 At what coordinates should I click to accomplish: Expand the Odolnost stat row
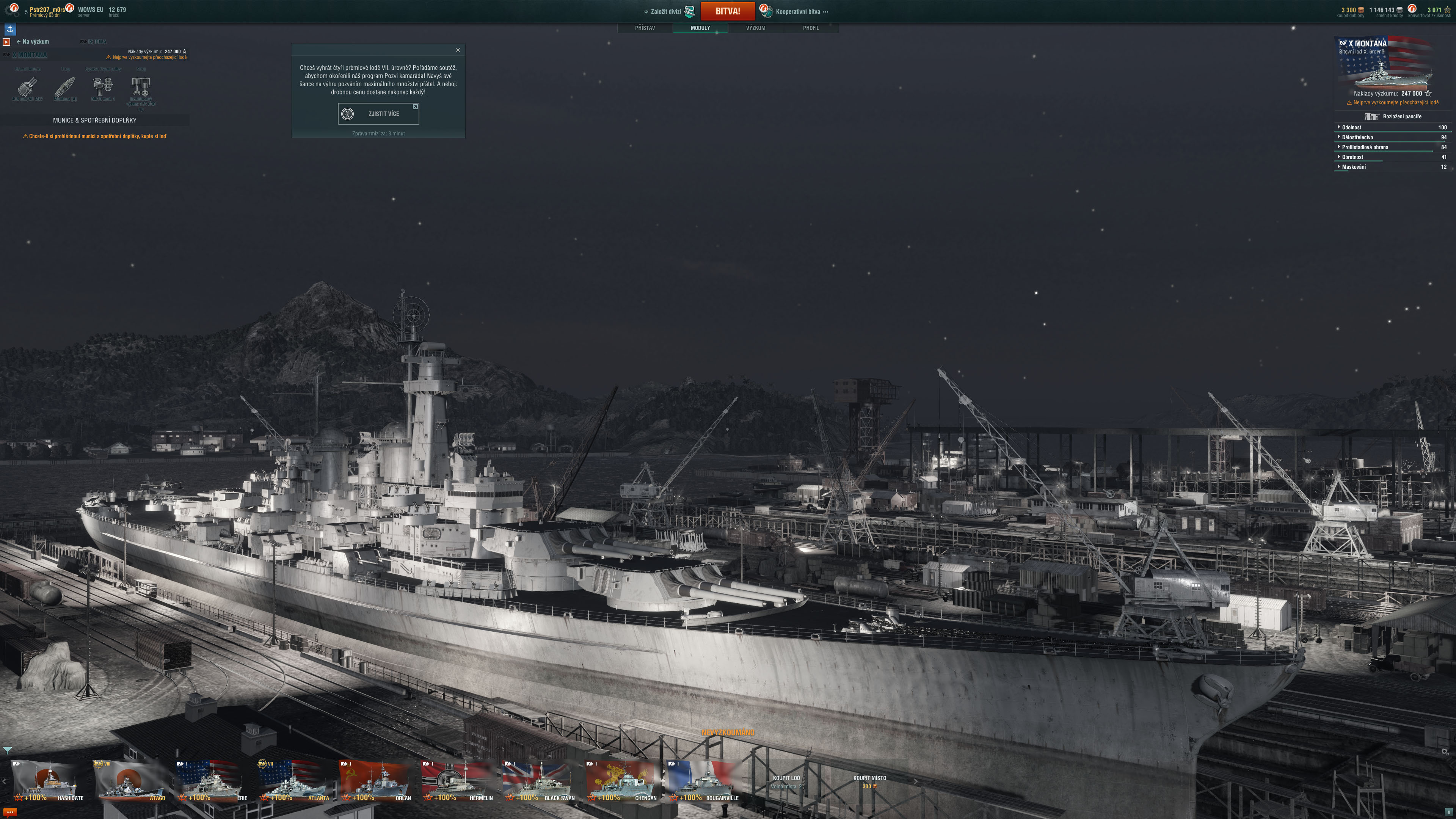(1351, 127)
